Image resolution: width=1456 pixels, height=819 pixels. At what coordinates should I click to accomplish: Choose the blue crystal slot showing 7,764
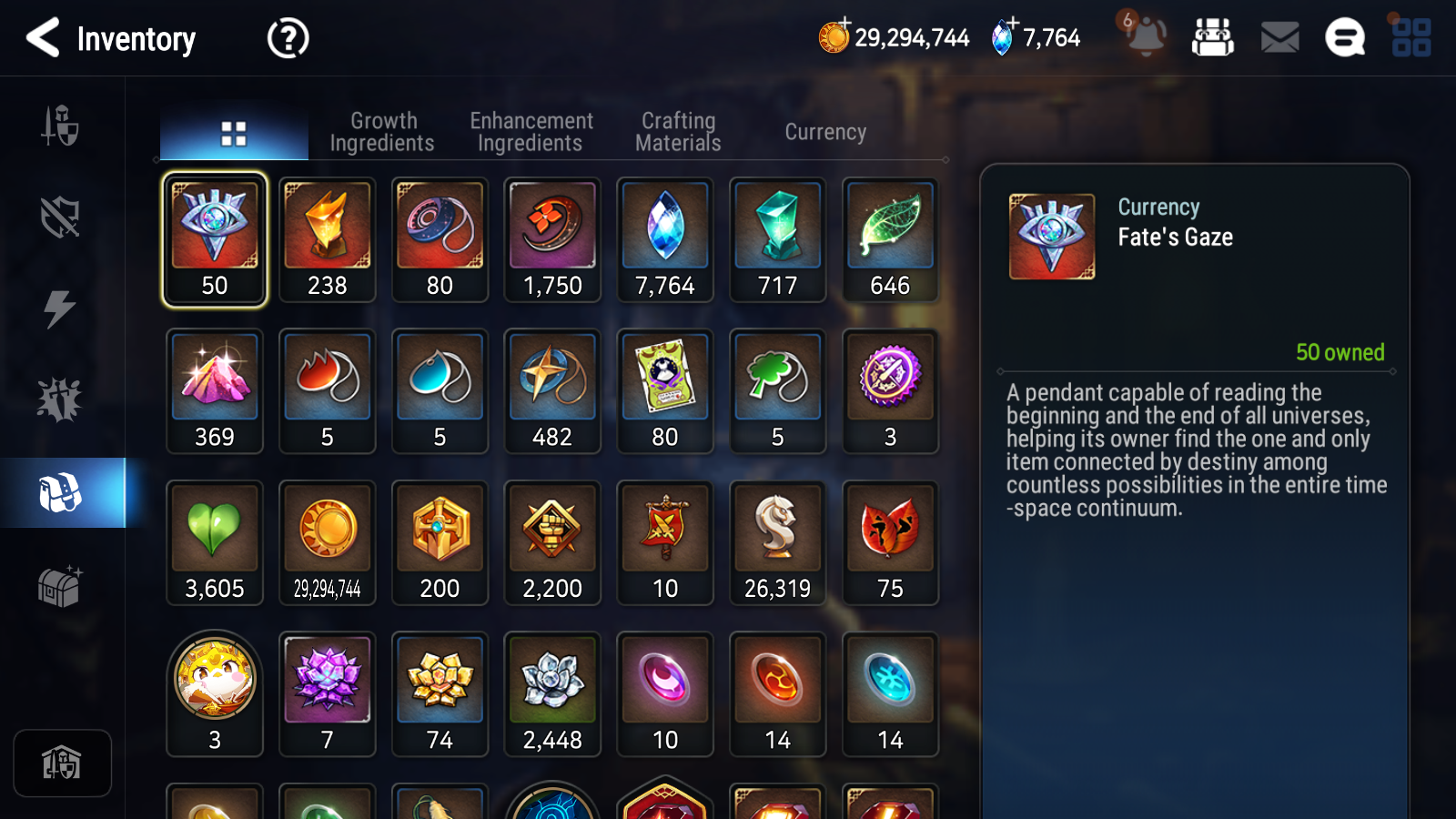pos(665,239)
